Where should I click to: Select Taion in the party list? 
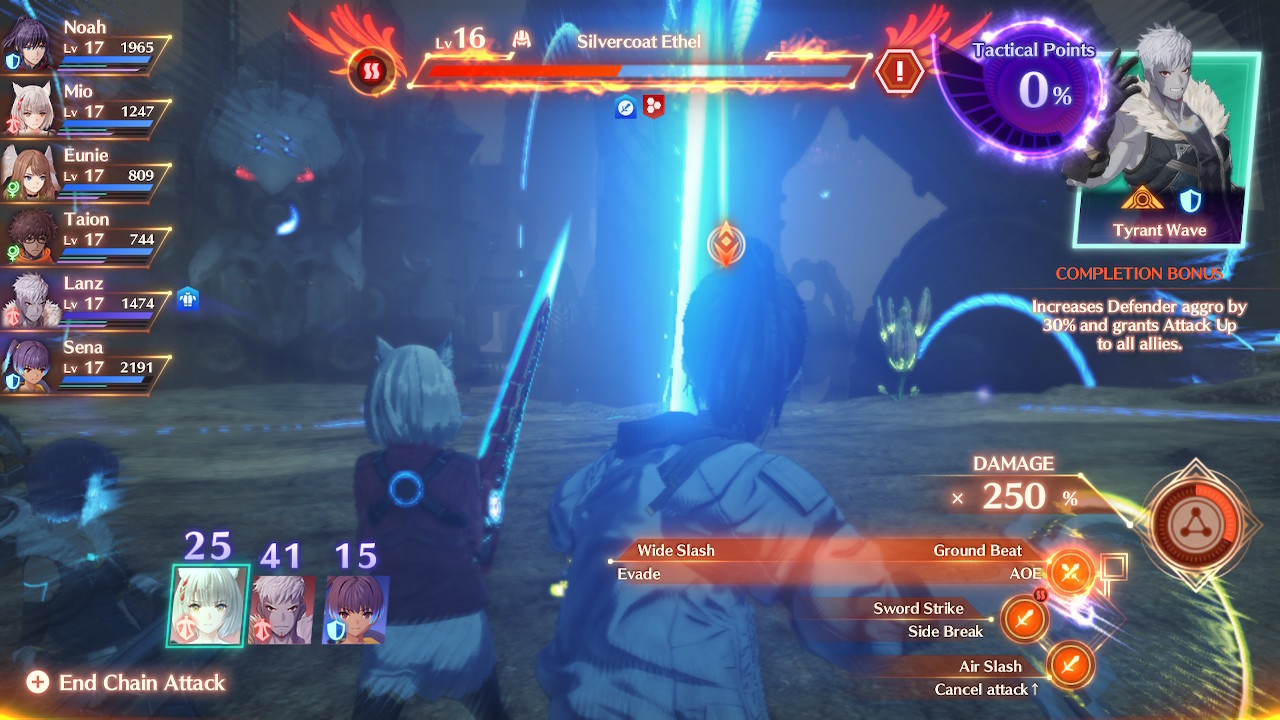85,234
